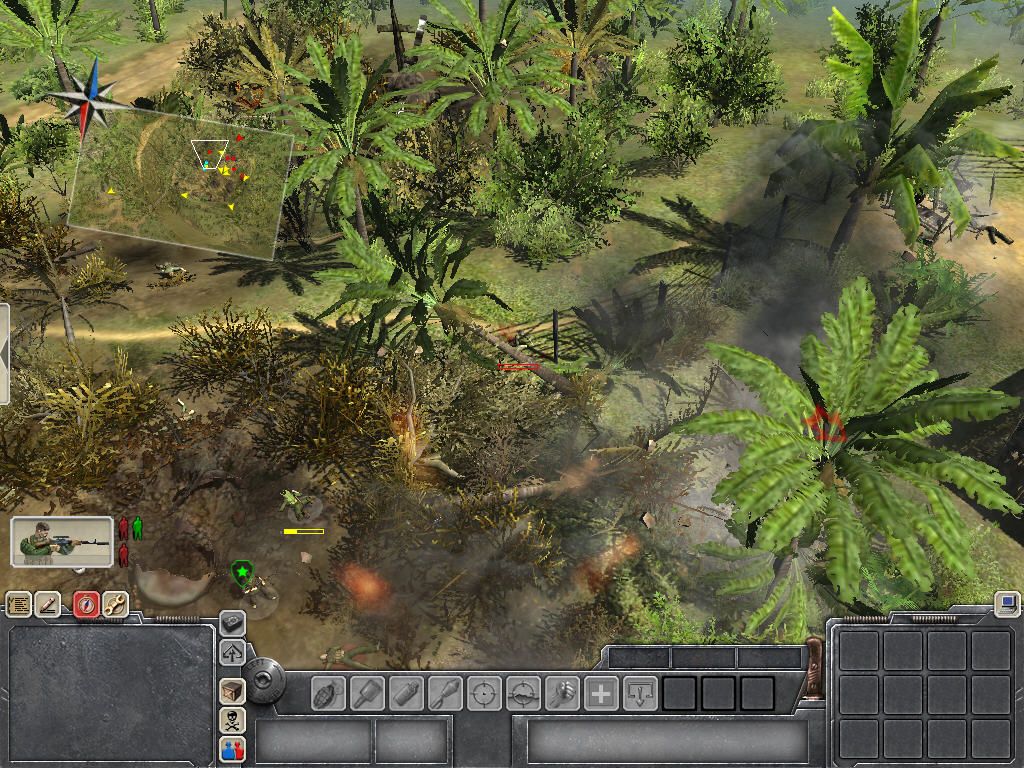Choose the frag grenade action
Viewport: 1024px width, 768px height.
(328, 693)
